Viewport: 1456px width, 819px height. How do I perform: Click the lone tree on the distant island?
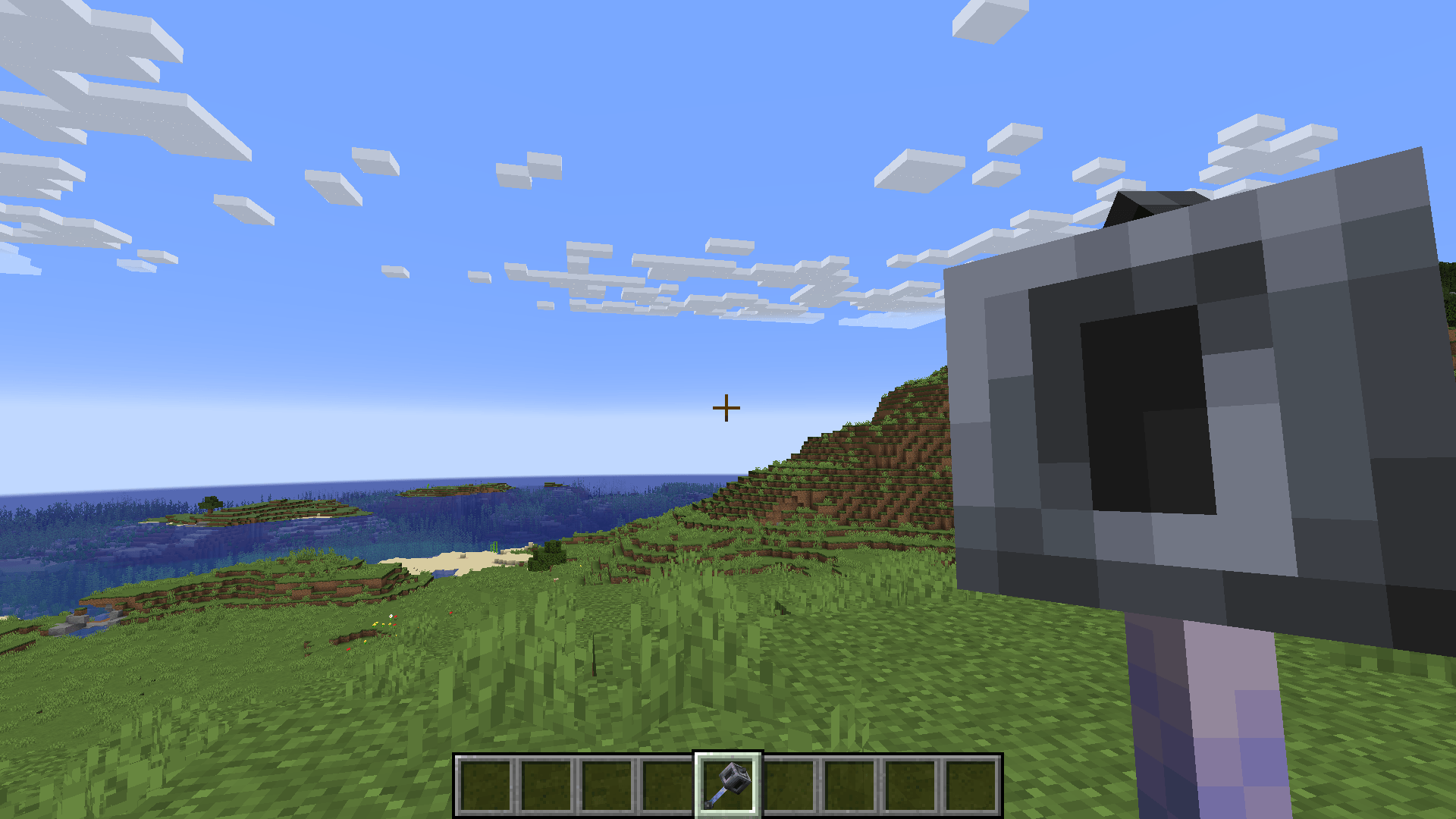(209, 504)
